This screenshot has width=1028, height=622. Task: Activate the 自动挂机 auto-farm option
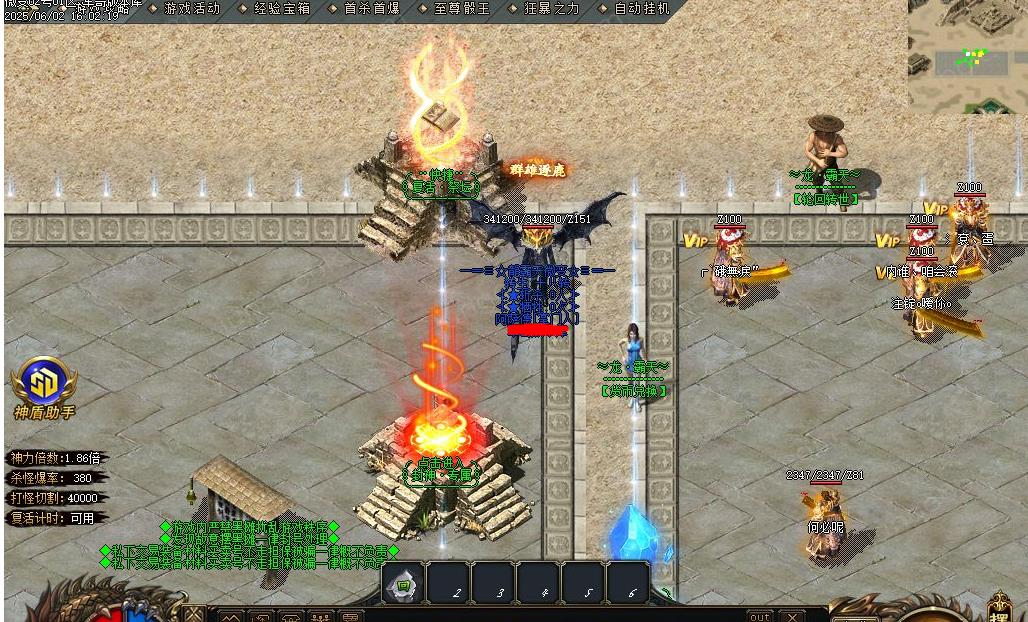pos(641,9)
